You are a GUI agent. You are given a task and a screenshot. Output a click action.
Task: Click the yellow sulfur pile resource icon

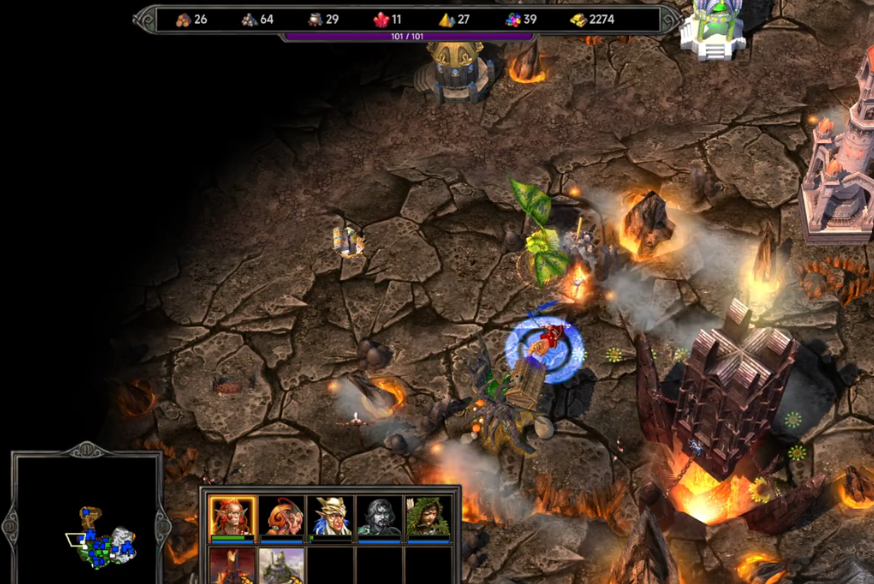point(446,19)
